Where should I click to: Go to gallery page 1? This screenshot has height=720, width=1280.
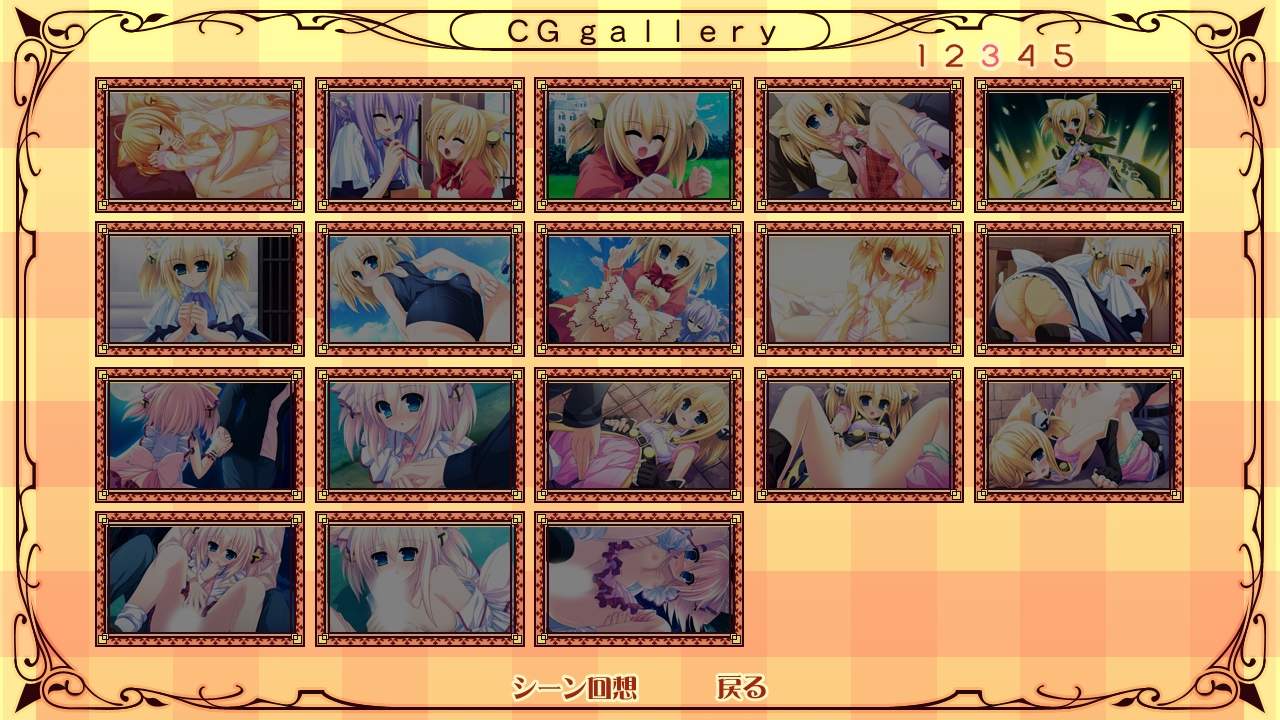(922, 56)
